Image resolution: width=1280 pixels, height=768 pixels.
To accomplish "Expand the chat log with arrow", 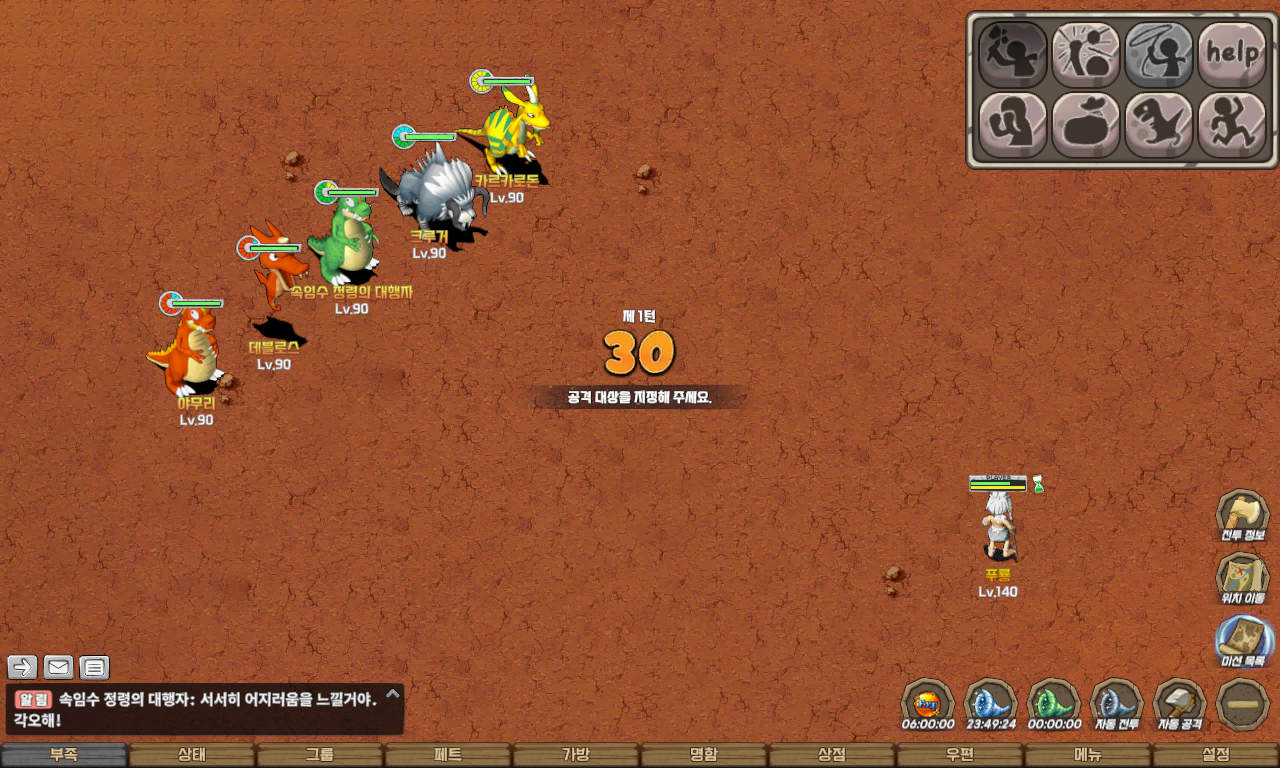I will point(393,693).
